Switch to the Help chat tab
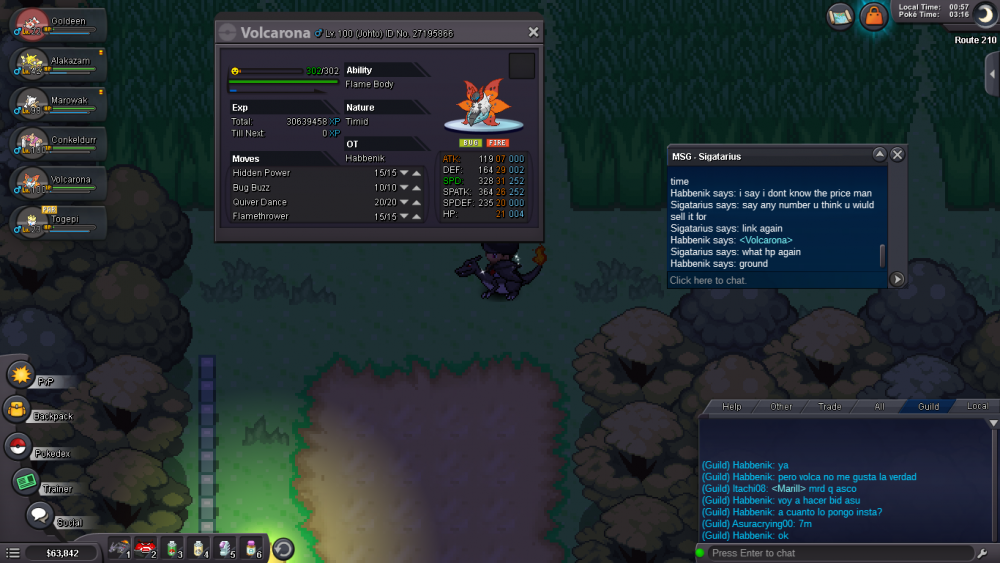Image resolution: width=1000 pixels, height=563 pixels. tap(732, 407)
